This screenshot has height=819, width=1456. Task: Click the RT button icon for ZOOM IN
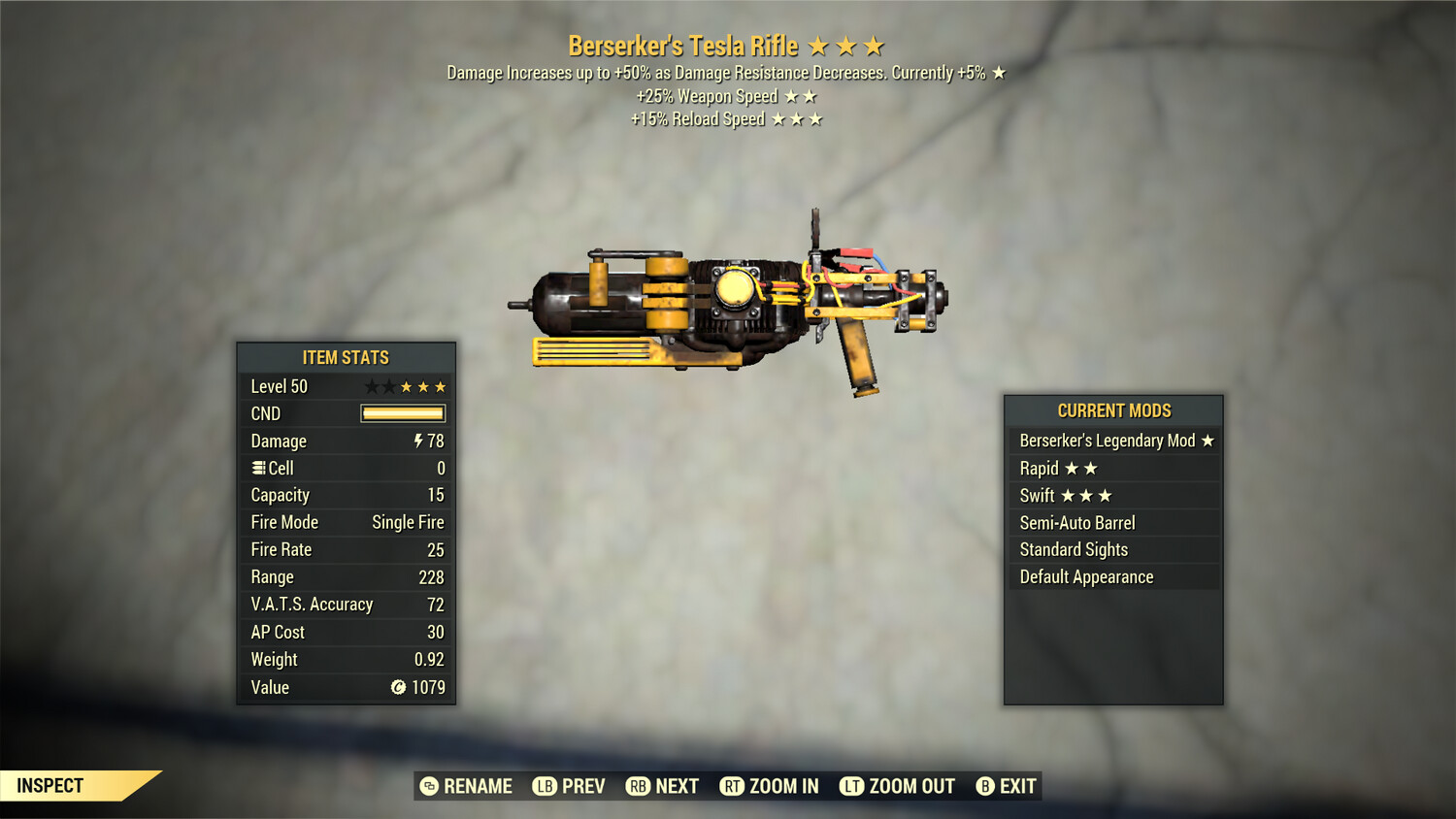pos(732,786)
